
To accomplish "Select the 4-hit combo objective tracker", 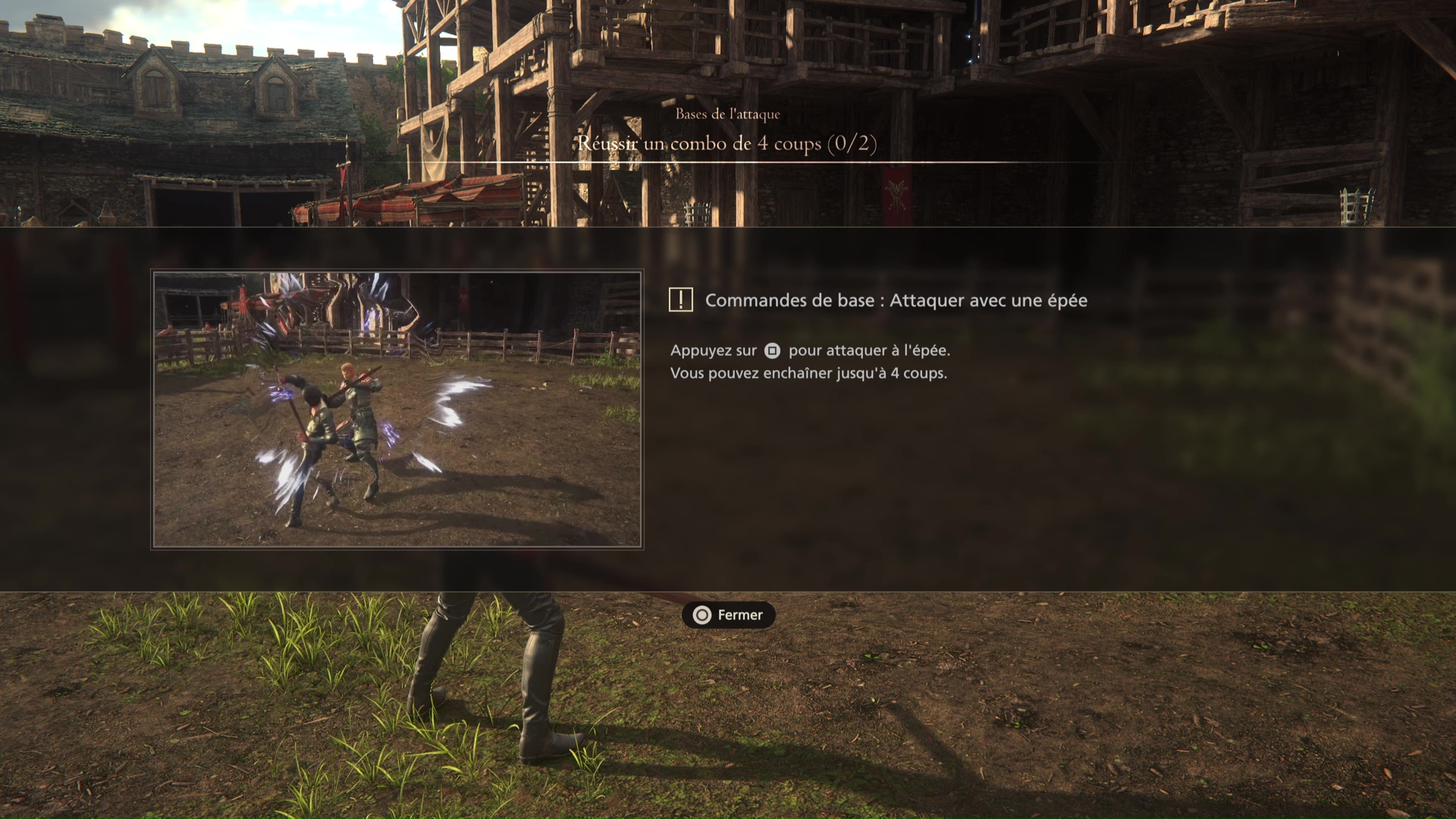I will [x=726, y=143].
